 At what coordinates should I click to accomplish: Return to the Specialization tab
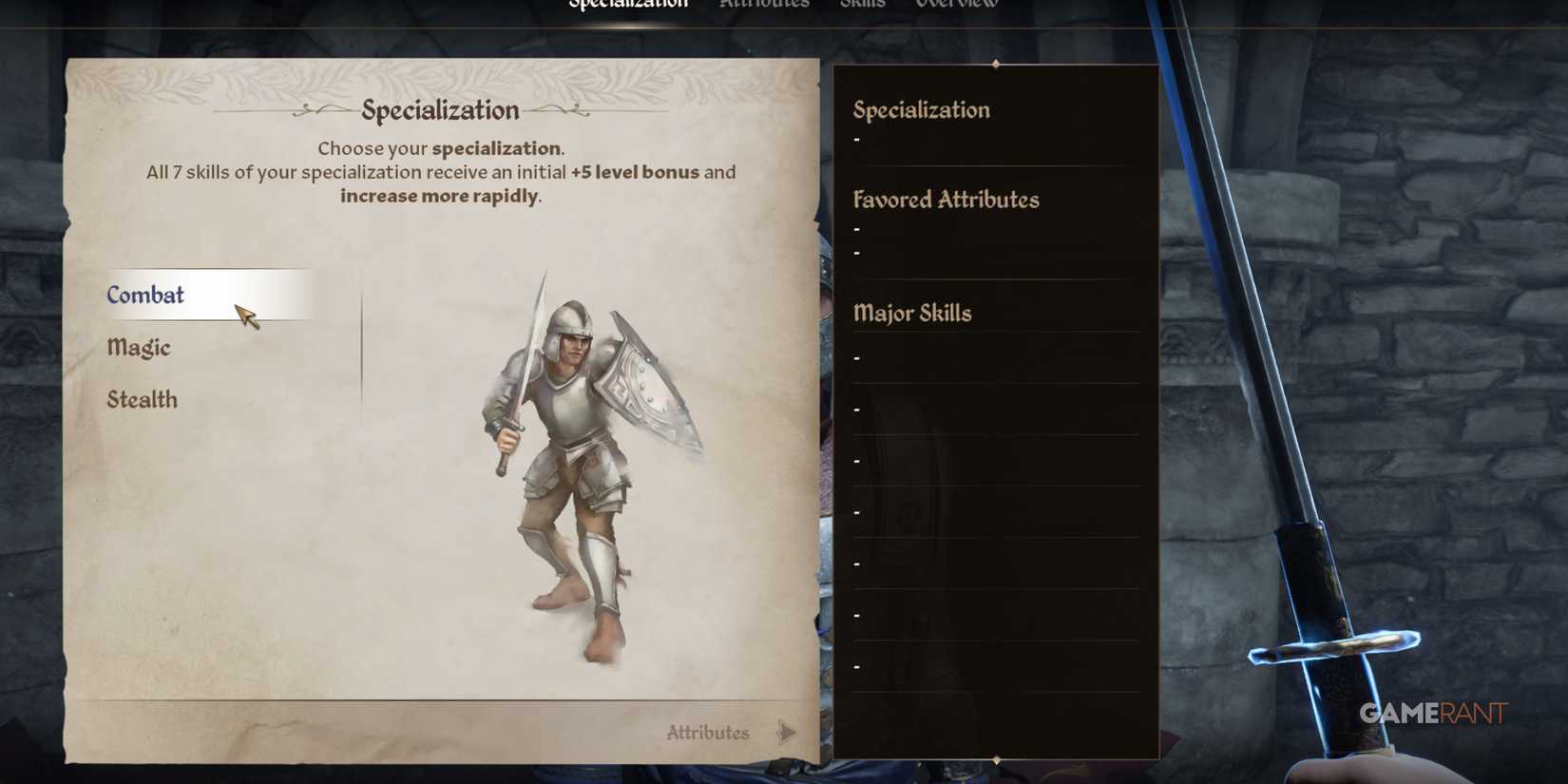(629, 6)
